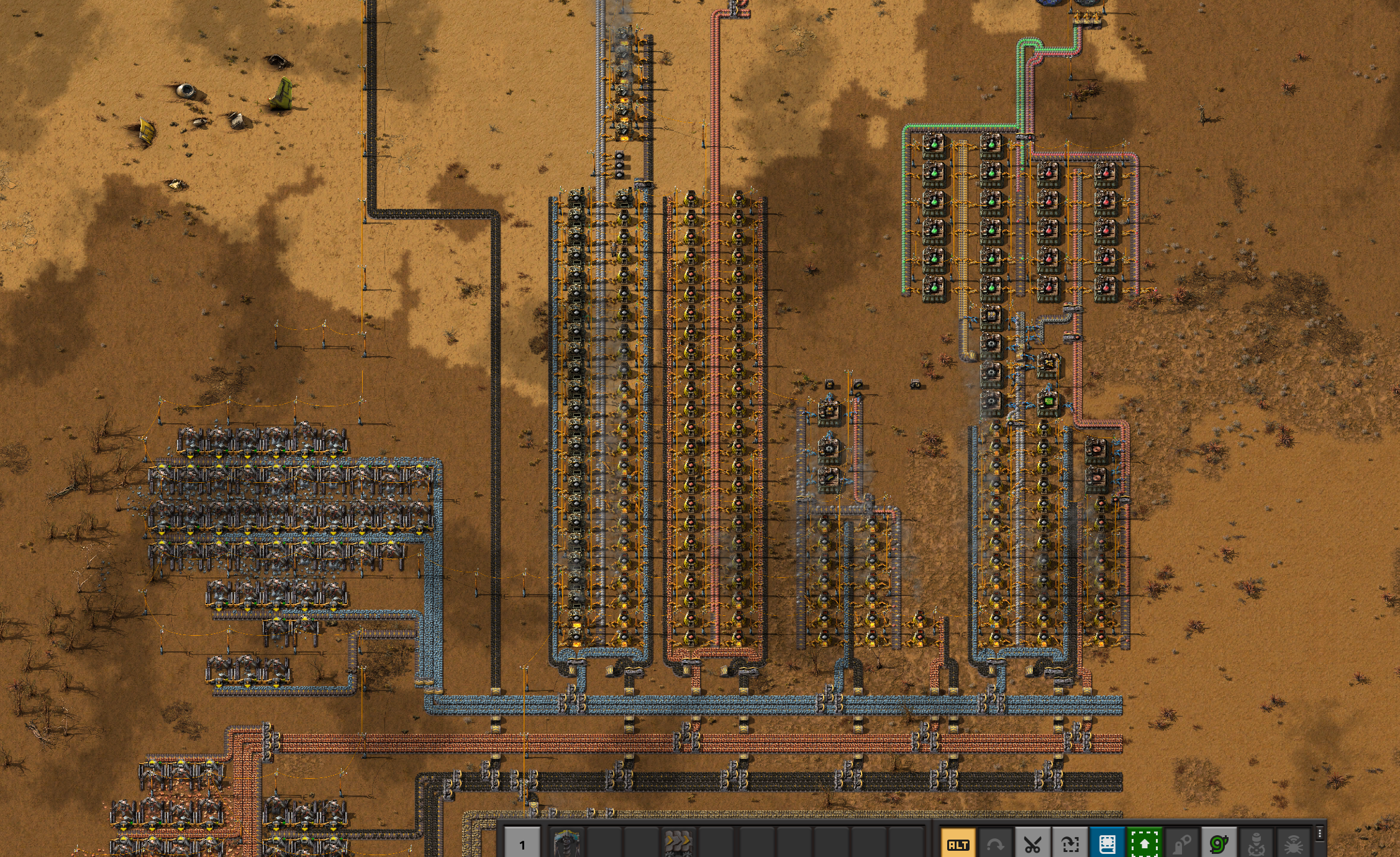Click the undo arrow shortcut

click(995, 844)
